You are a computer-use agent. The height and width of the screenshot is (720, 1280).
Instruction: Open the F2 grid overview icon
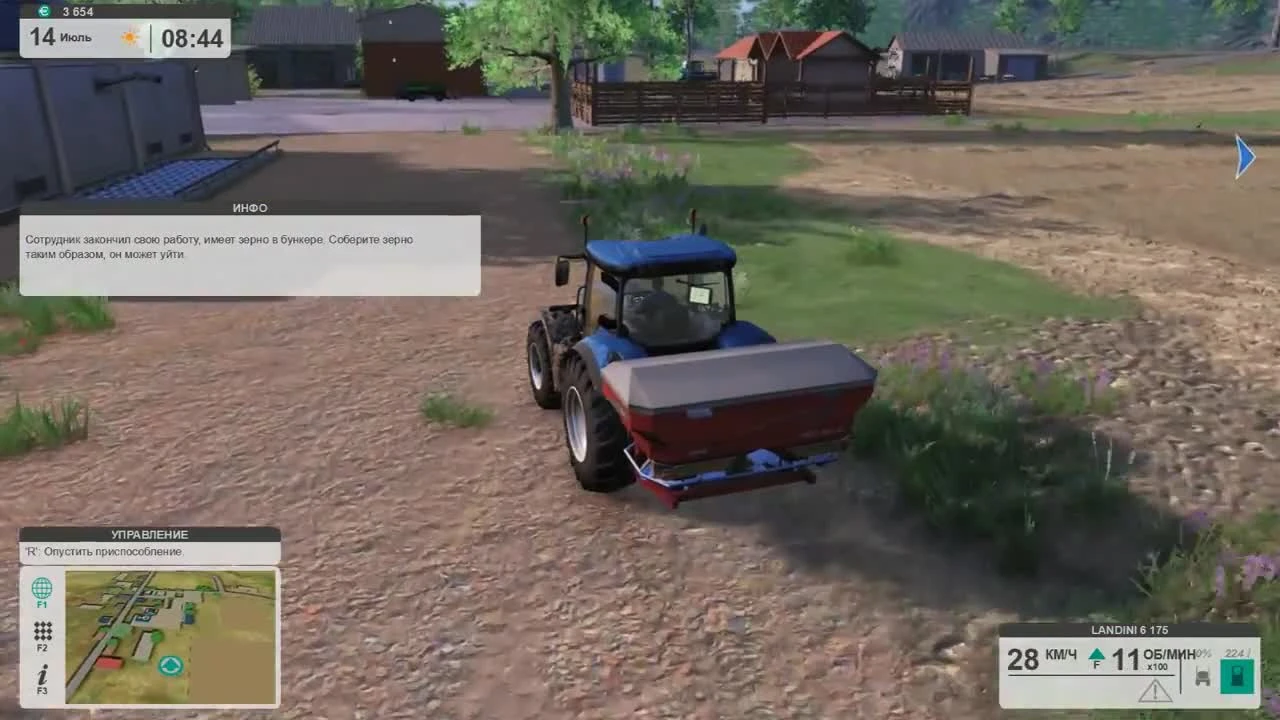41,631
